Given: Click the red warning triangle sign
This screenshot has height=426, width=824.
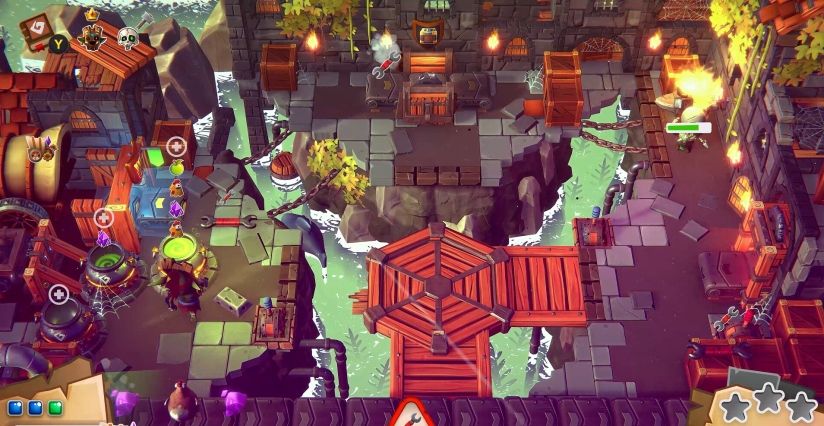Looking at the screenshot, I should point(410,412).
